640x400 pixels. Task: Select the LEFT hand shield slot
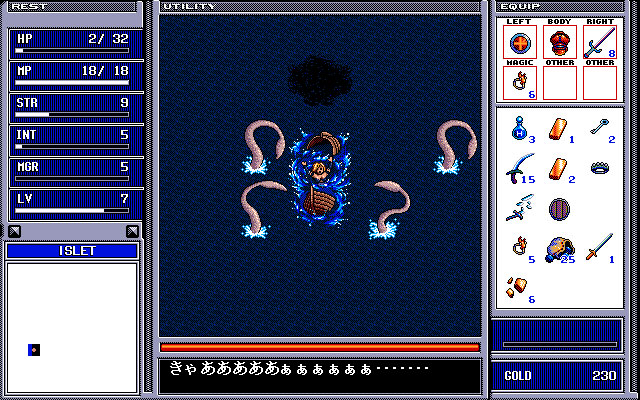click(x=520, y=43)
